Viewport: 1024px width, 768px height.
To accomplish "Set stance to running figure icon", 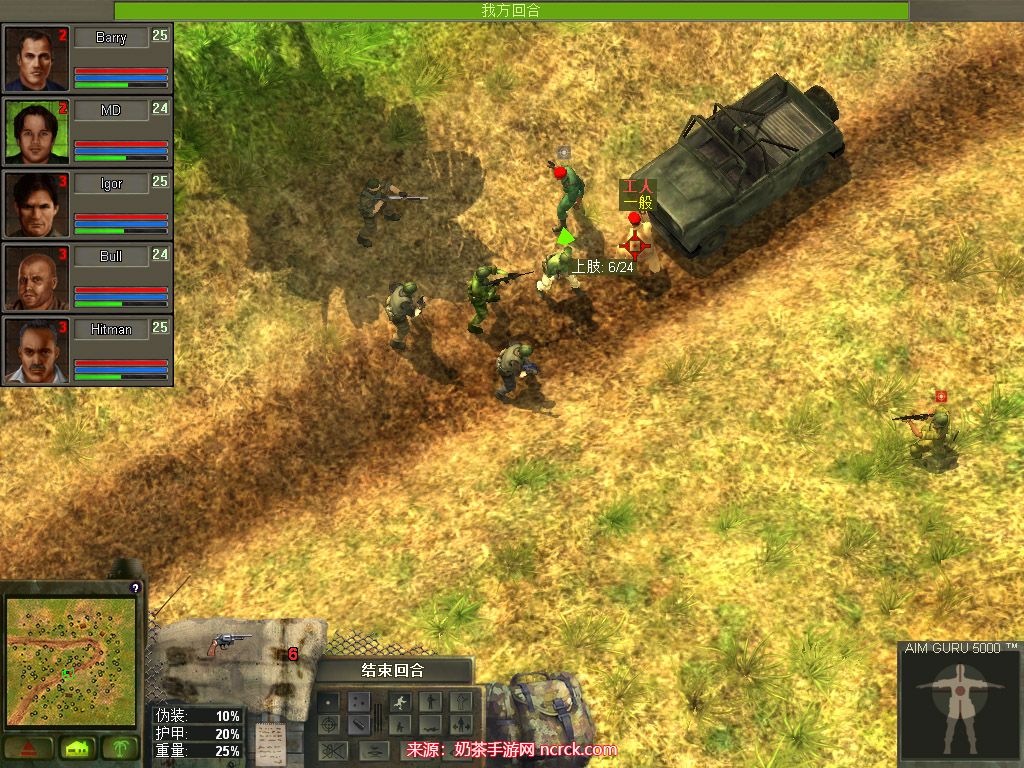I will coord(401,702).
